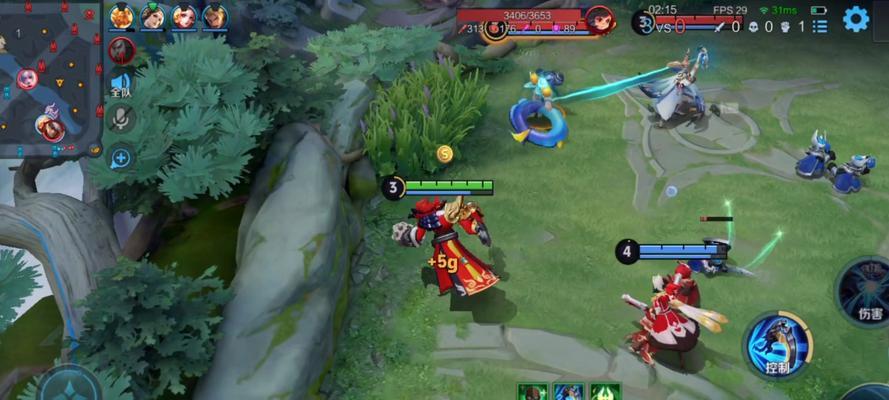
Task: Open the quick chat plus bubble
Action: coord(121,156)
